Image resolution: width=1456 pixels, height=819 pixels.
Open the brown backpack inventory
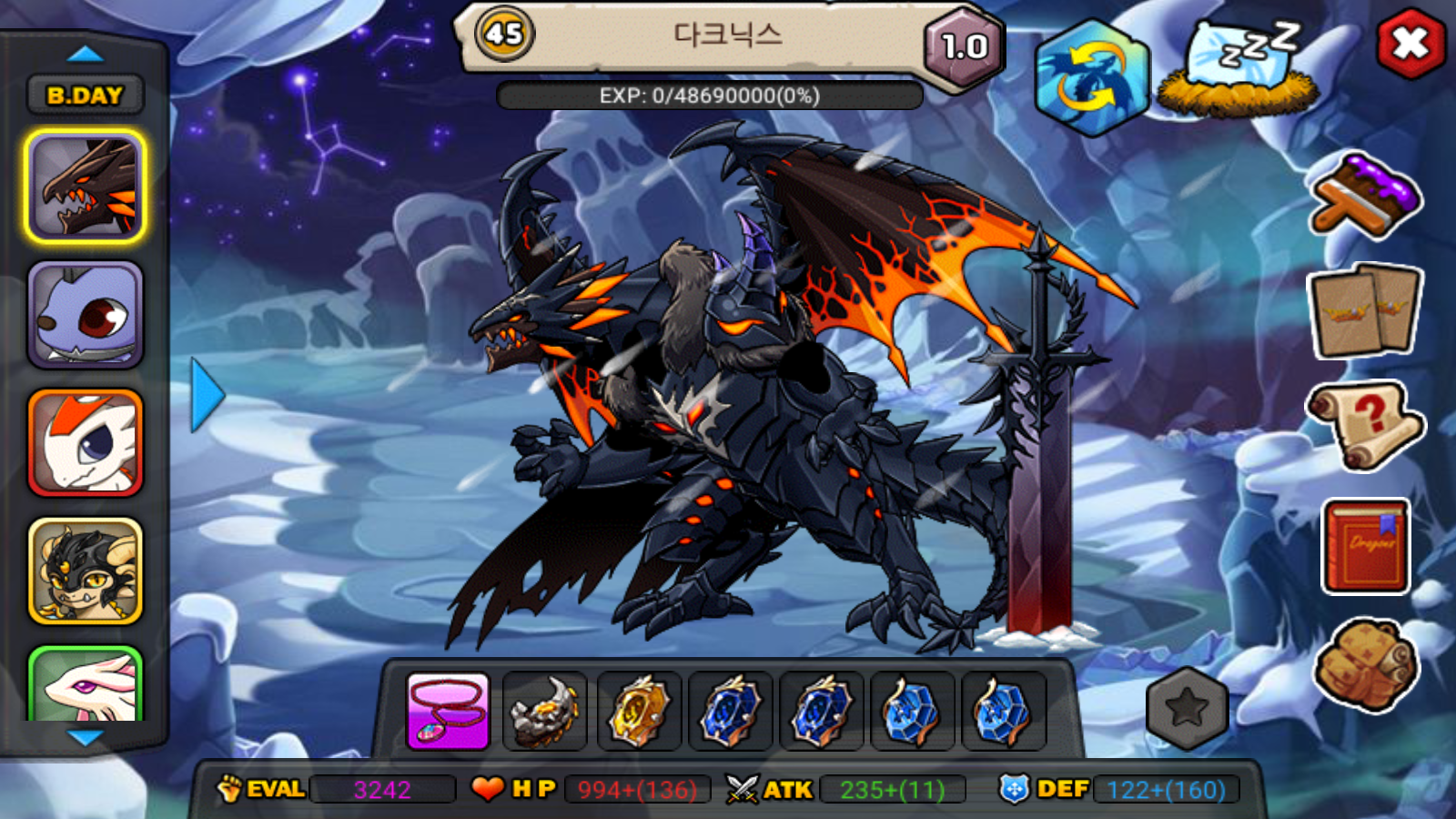pyautogui.click(x=1365, y=665)
